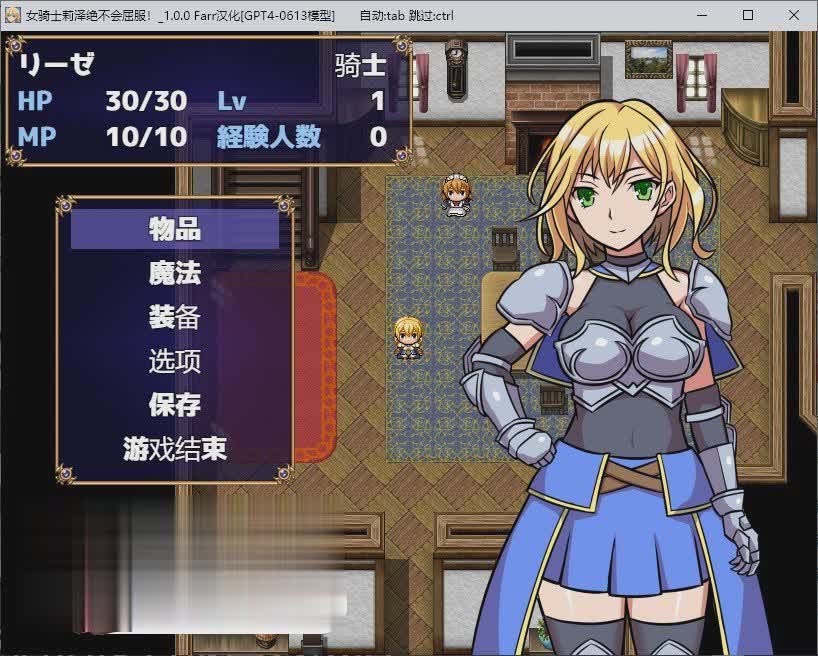Close the game window
The width and height of the screenshot is (818, 656).
click(x=793, y=15)
